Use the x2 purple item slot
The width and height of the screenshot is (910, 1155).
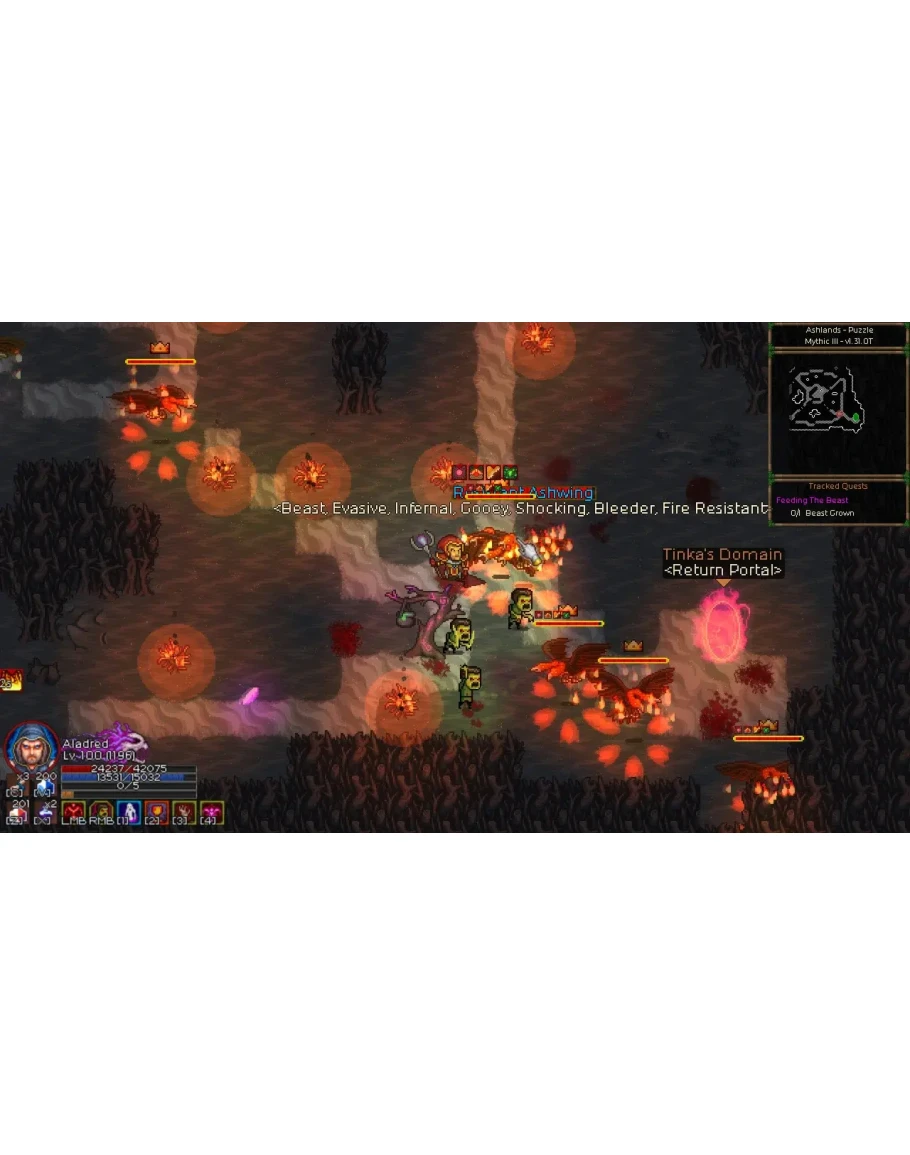[45, 811]
